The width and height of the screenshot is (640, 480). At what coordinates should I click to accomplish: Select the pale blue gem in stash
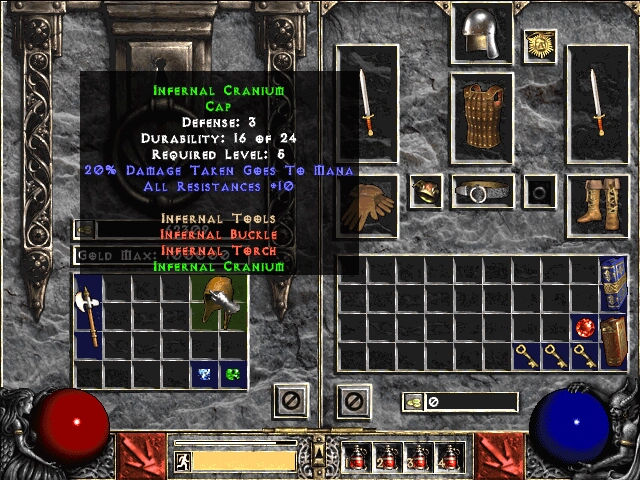click(204, 374)
